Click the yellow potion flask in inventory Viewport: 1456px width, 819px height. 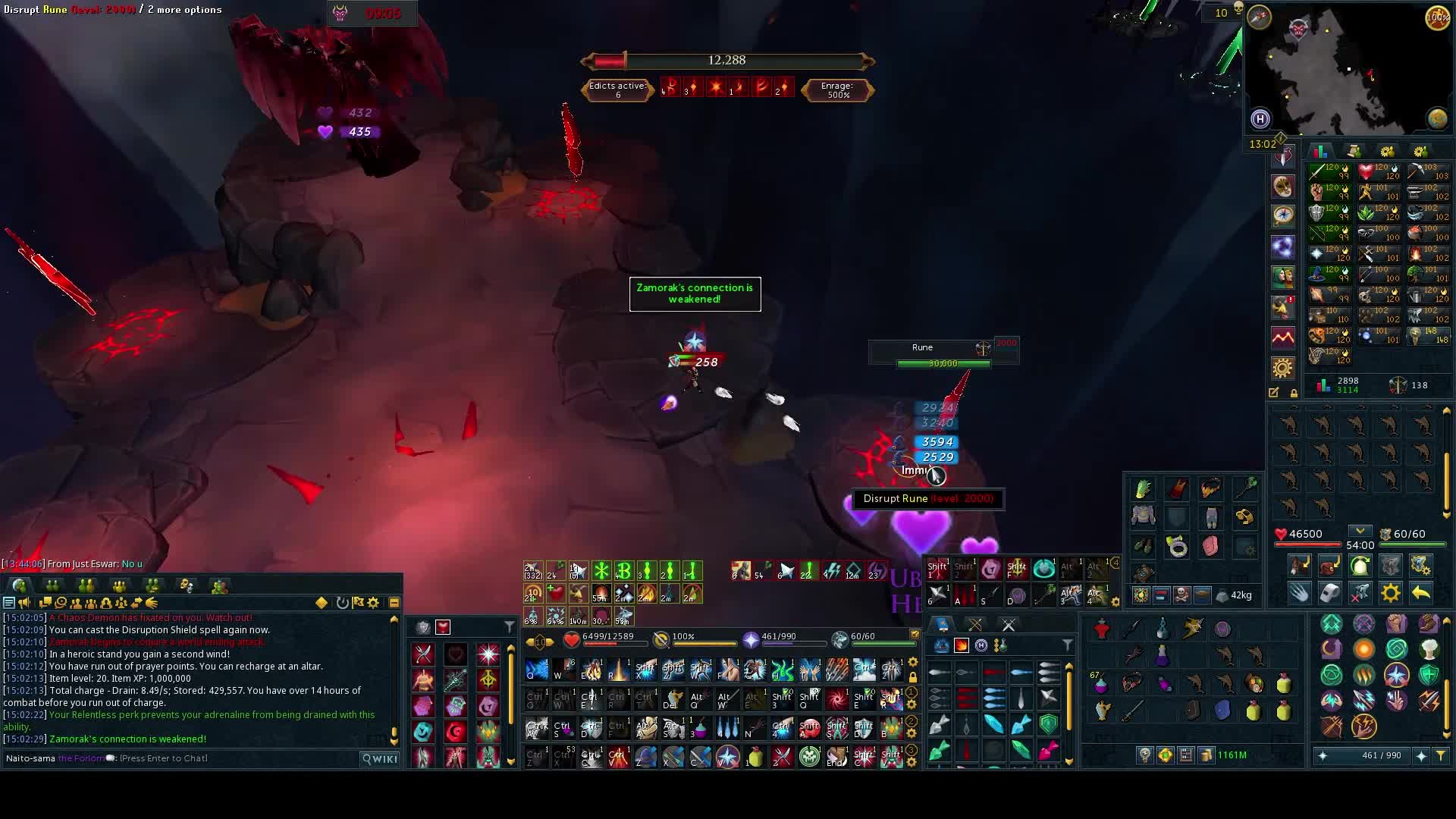tap(1283, 684)
